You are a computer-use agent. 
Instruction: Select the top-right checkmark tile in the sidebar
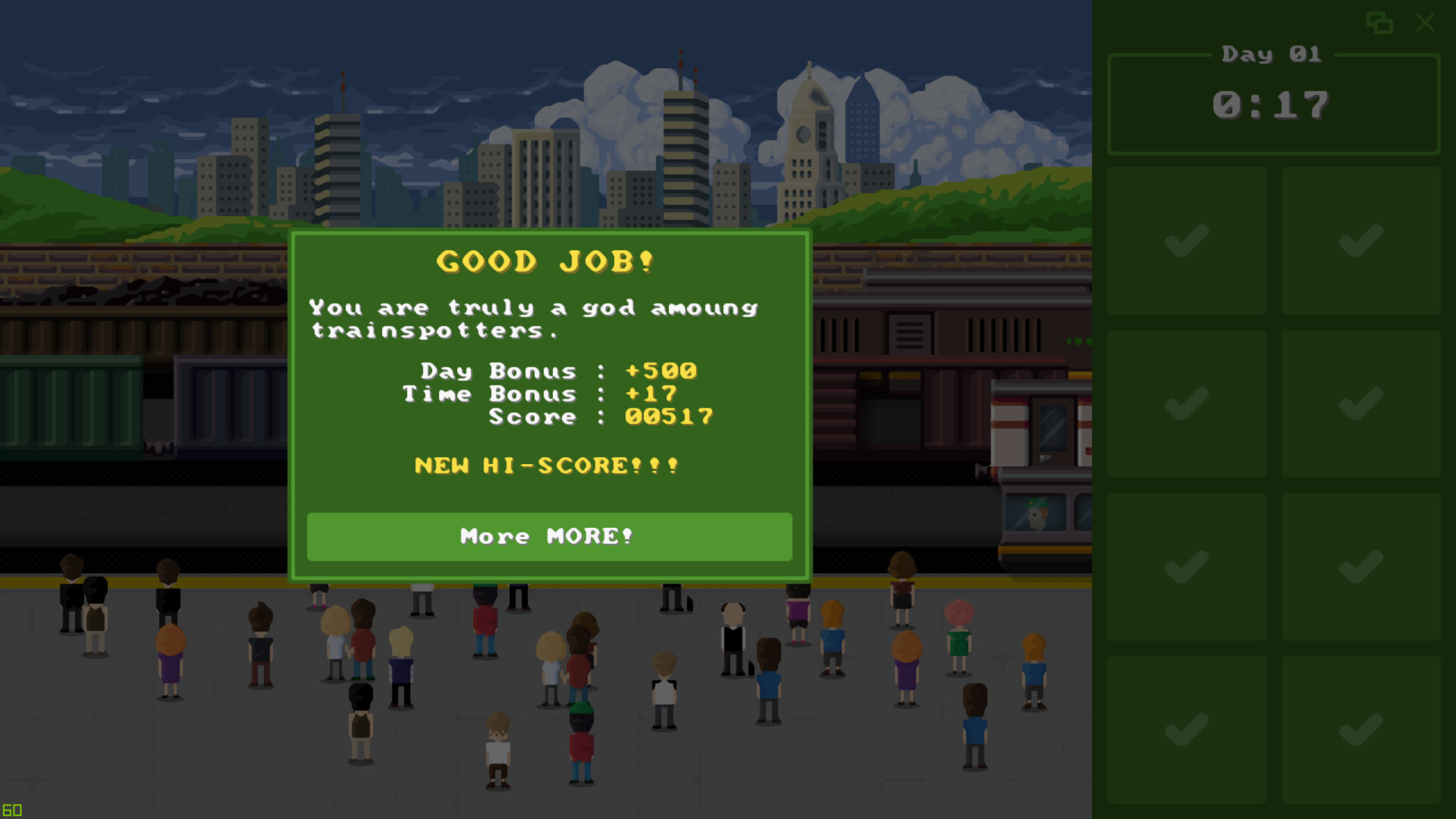pos(1361,241)
